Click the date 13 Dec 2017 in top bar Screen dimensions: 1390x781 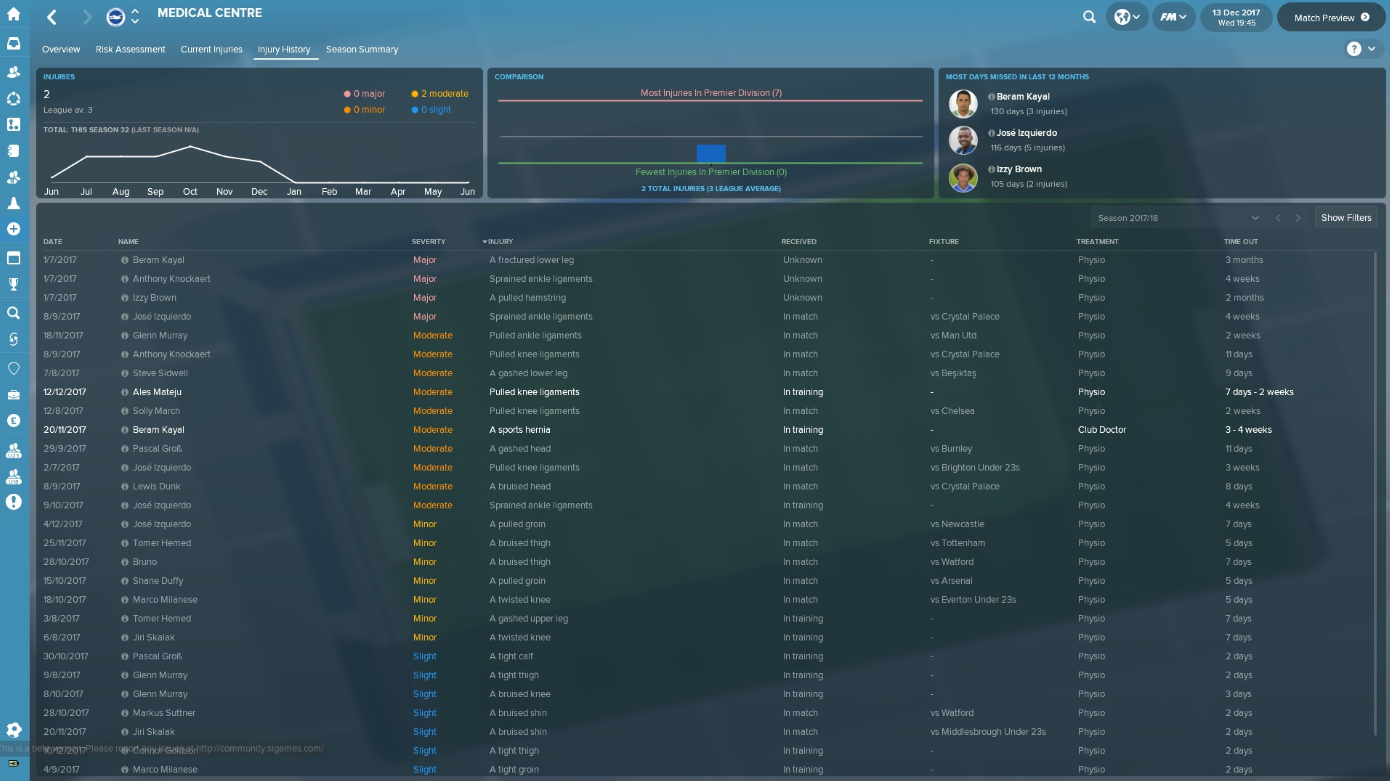(x=1235, y=17)
